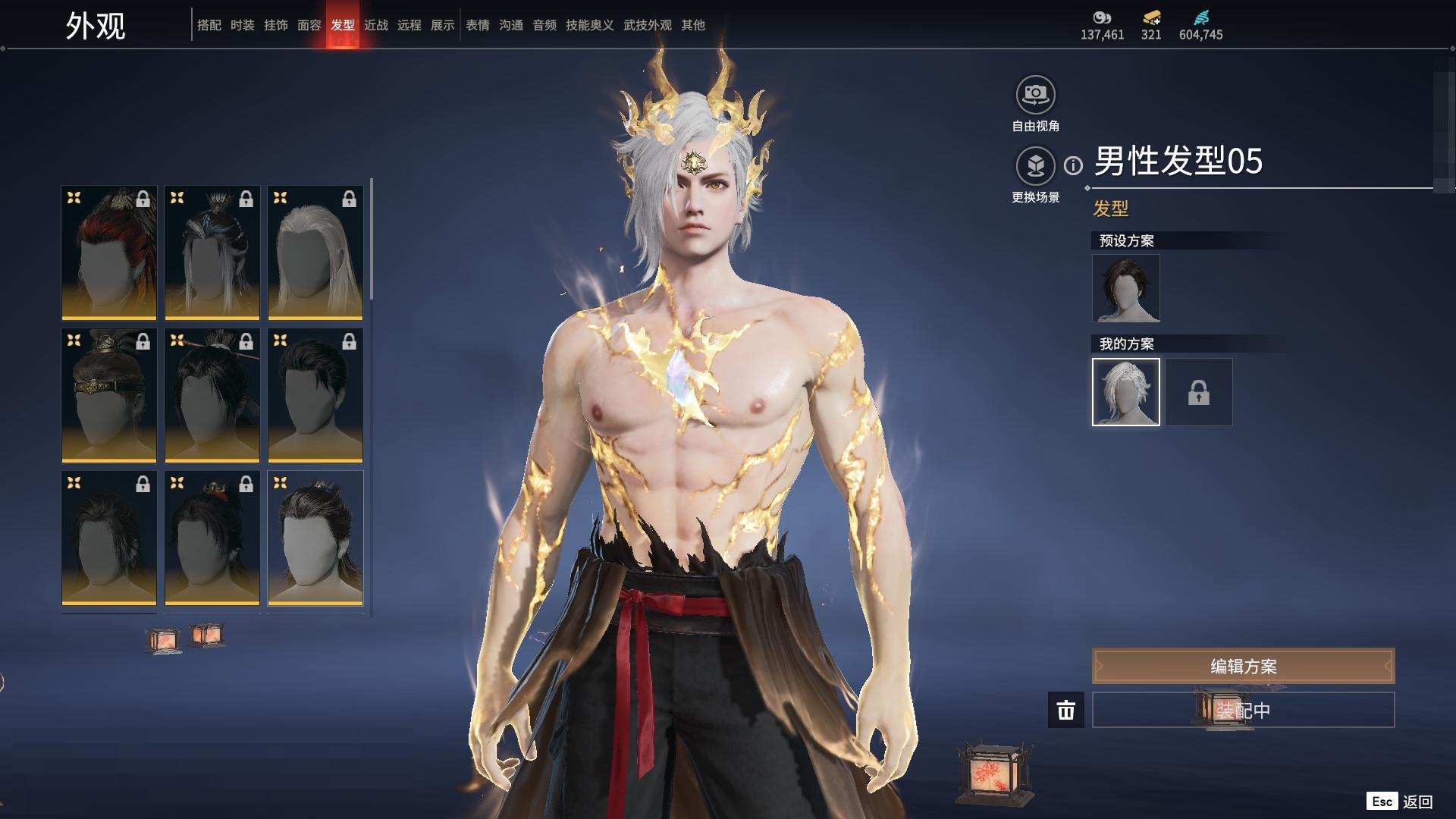Select the headband hairstyle thumbnail
Image resolution: width=1456 pixels, height=819 pixels.
point(109,395)
